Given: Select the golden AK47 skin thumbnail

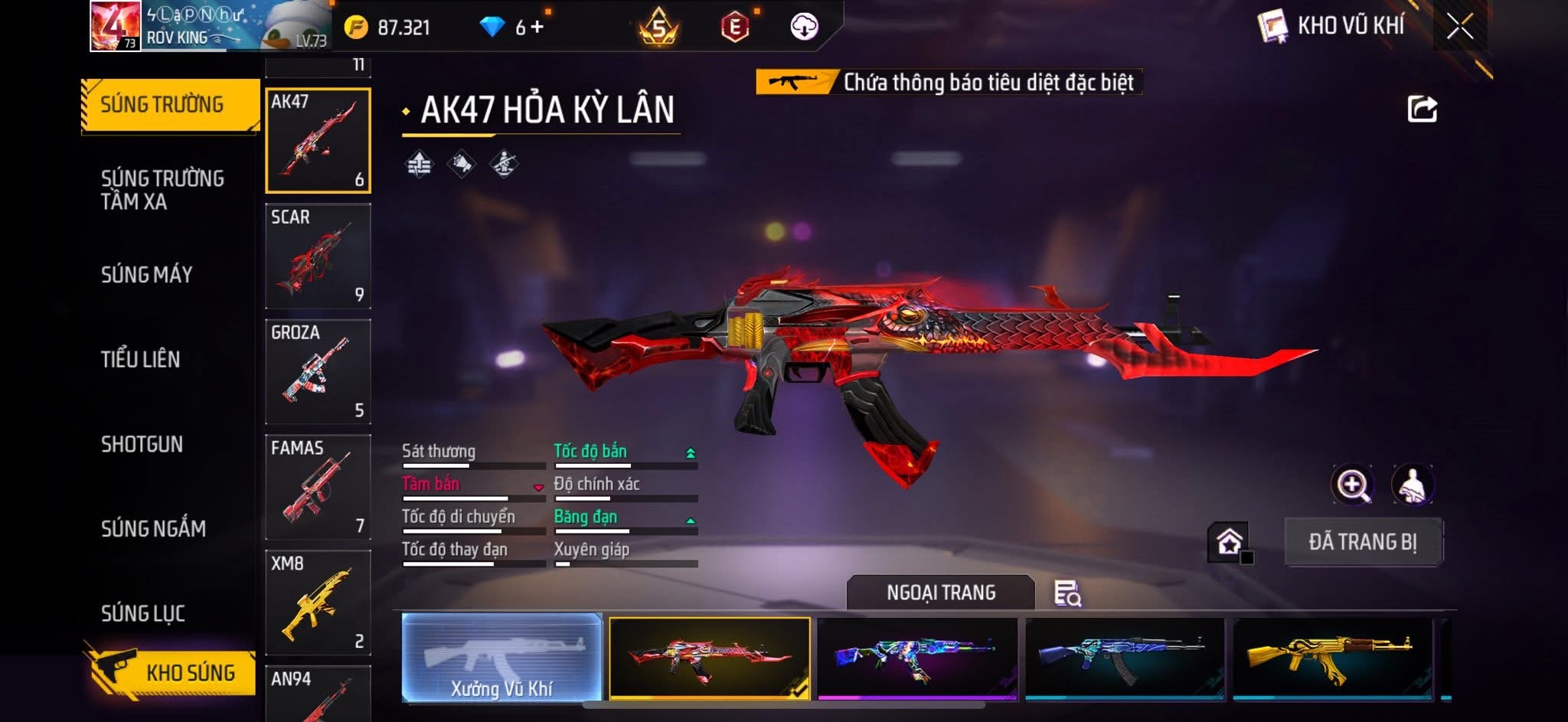Looking at the screenshot, I should (x=1332, y=658).
